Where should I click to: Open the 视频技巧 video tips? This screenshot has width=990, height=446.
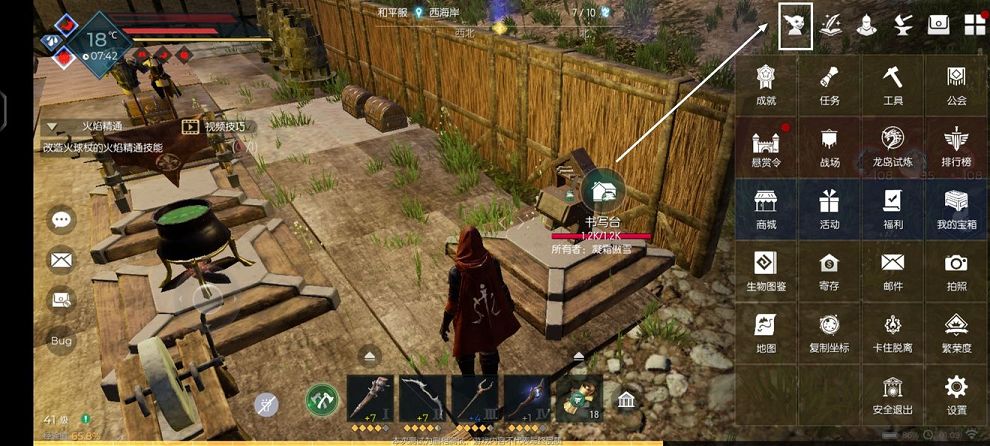point(214,127)
